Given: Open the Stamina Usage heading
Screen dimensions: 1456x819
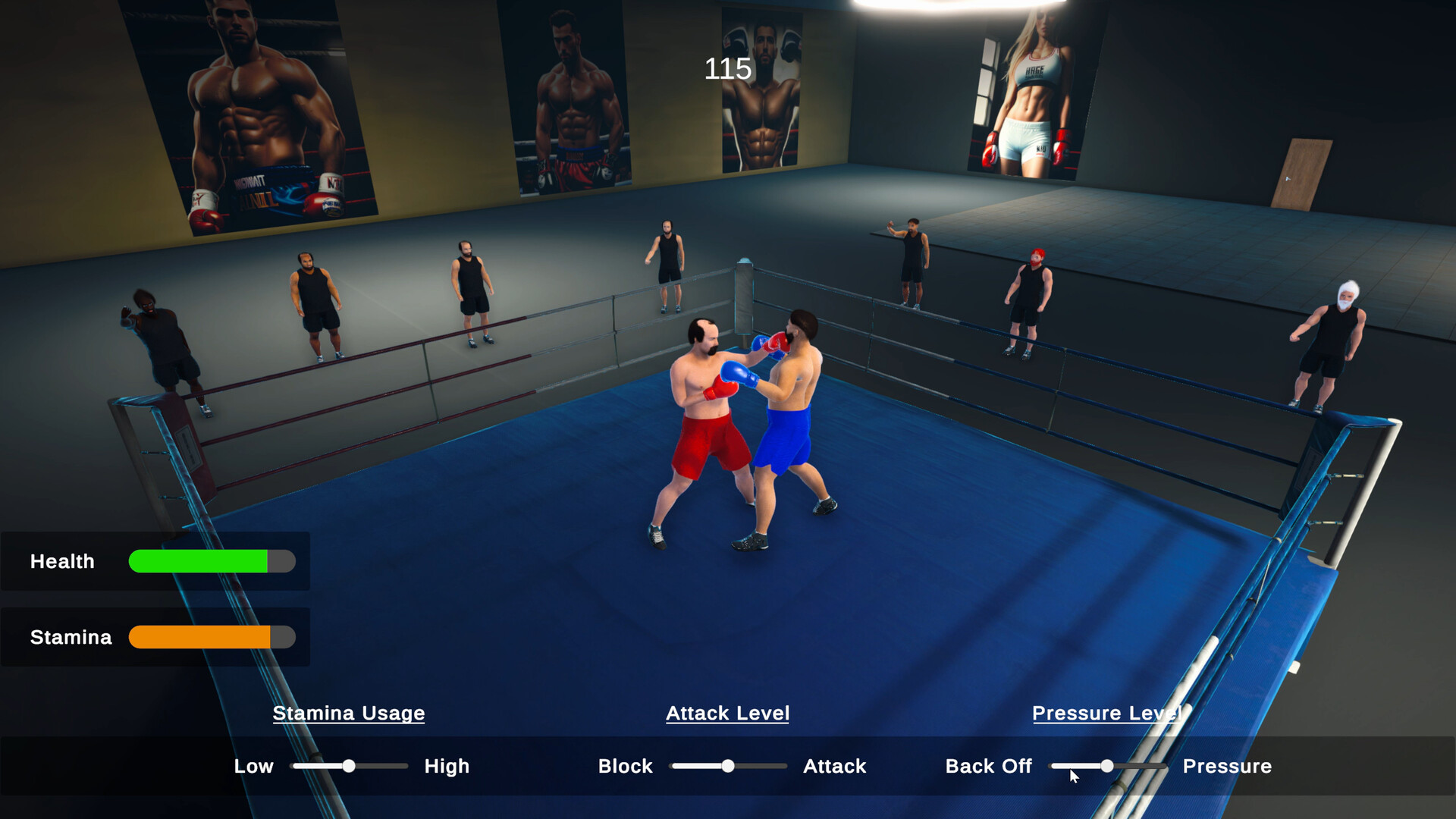Looking at the screenshot, I should click(349, 713).
